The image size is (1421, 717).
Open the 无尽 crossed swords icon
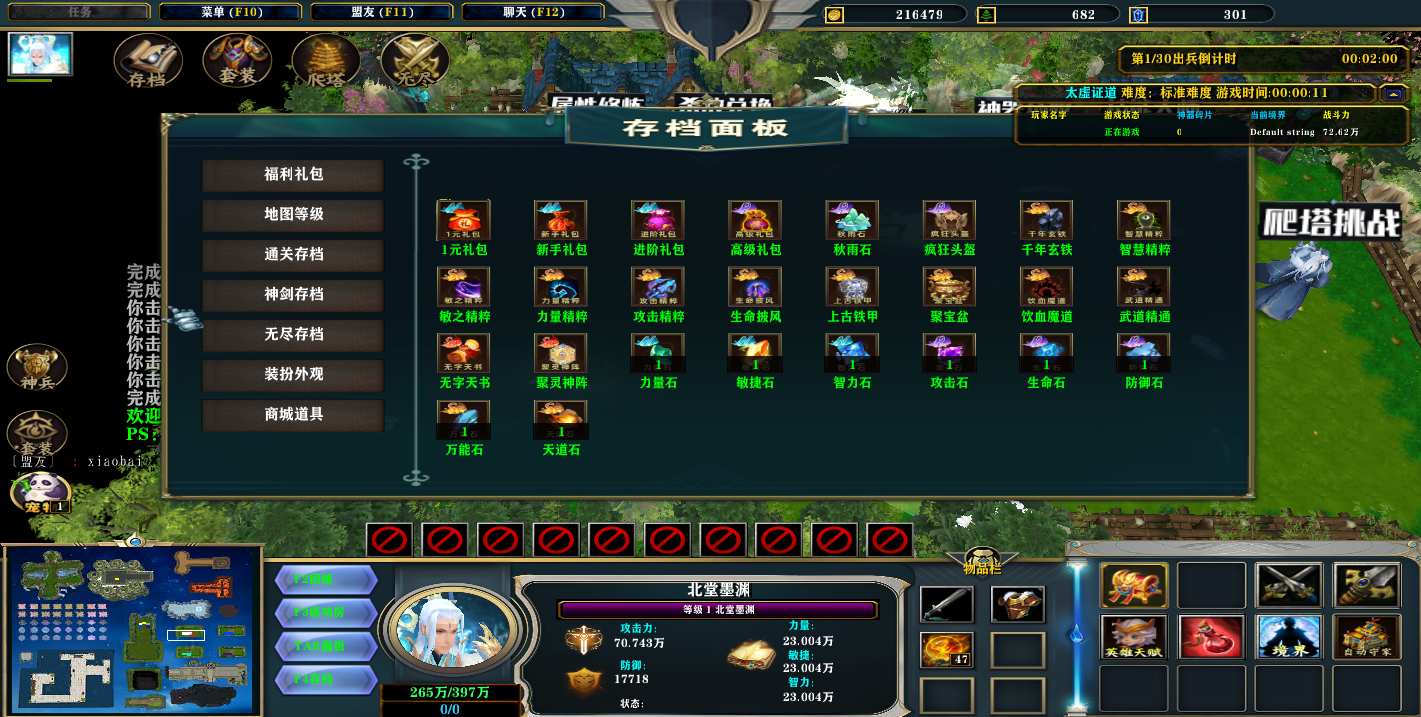tap(413, 61)
